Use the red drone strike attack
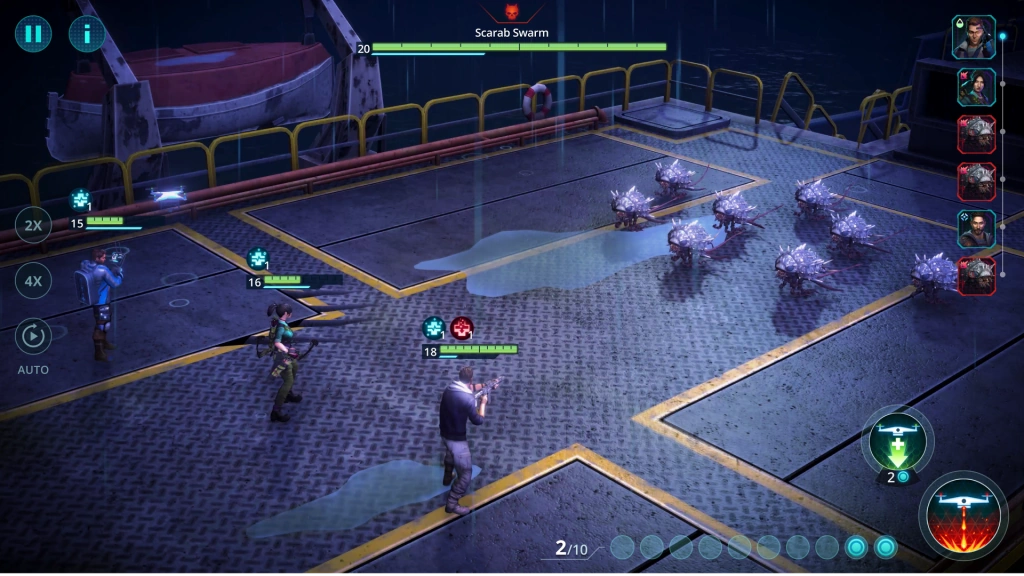The image size is (1024, 576). click(963, 516)
